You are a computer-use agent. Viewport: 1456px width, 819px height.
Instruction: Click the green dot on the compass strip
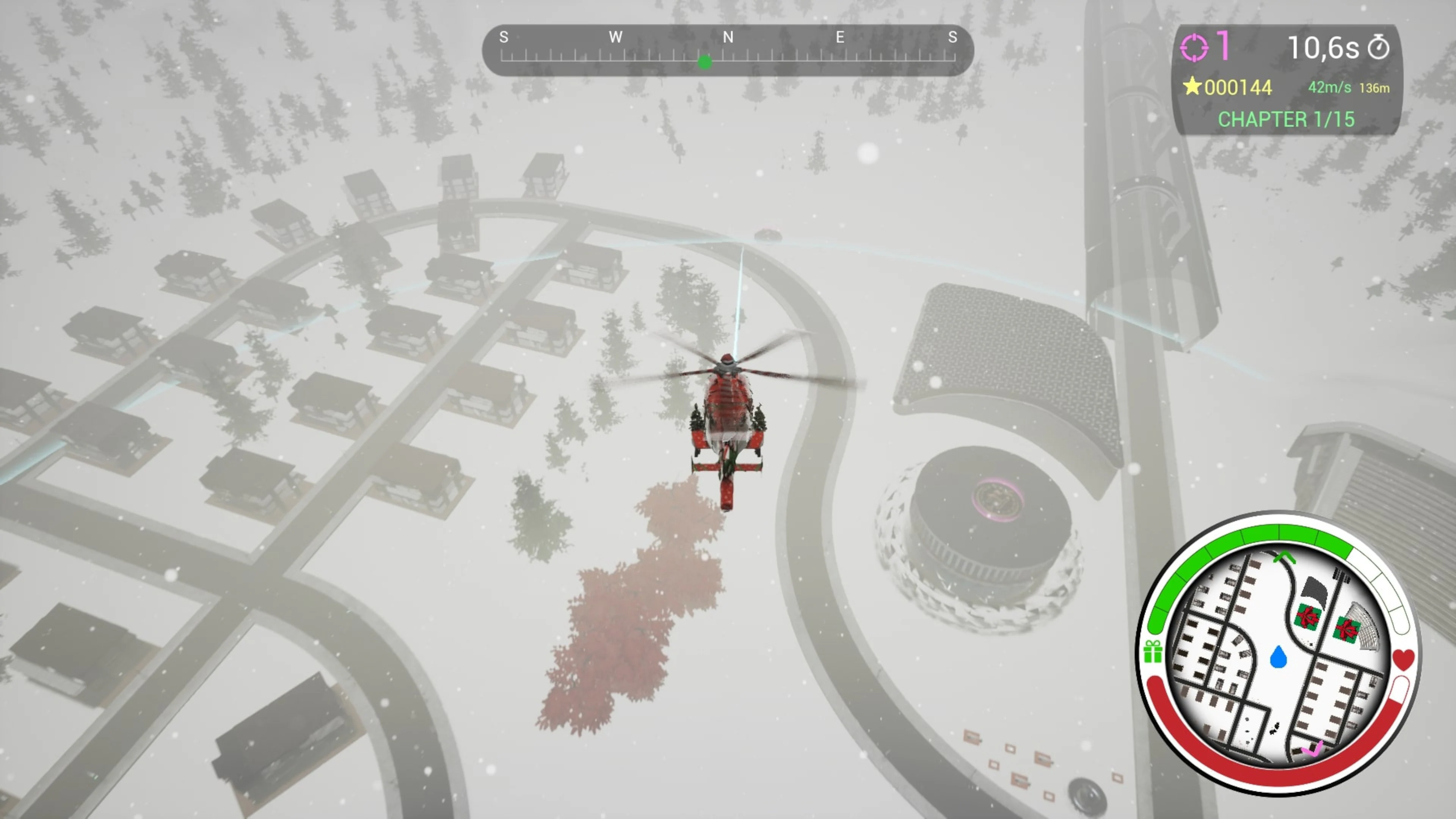706,63
